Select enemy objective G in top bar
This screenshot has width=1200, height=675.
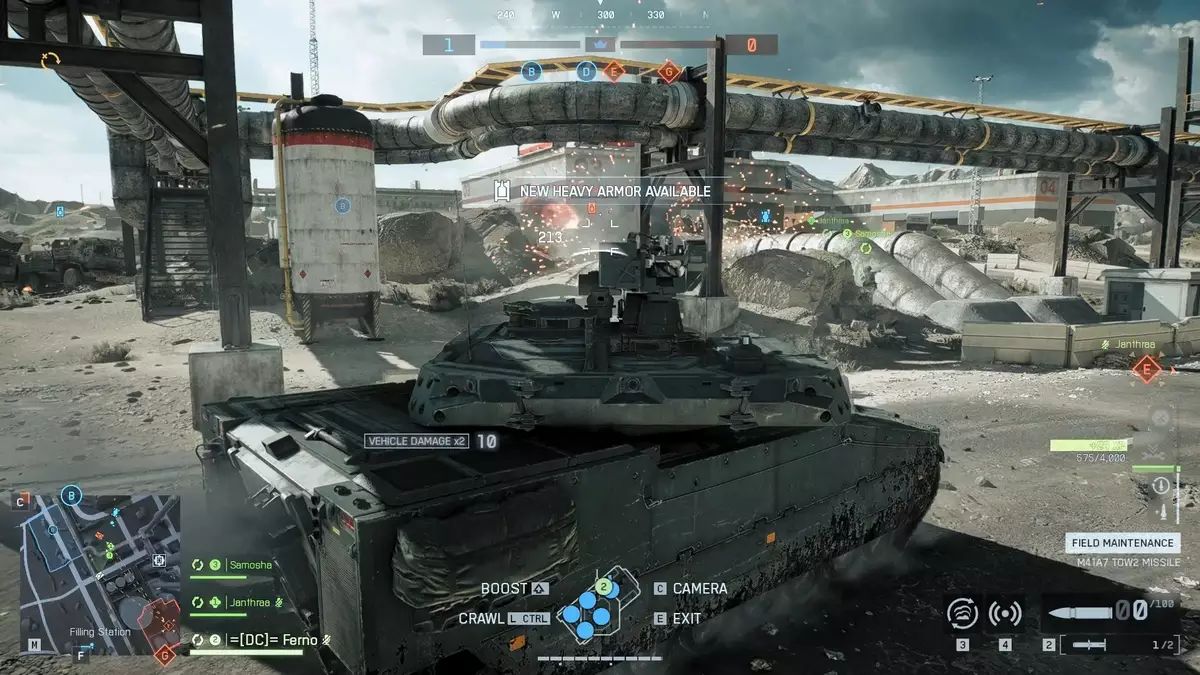pyautogui.click(x=669, y=71)
